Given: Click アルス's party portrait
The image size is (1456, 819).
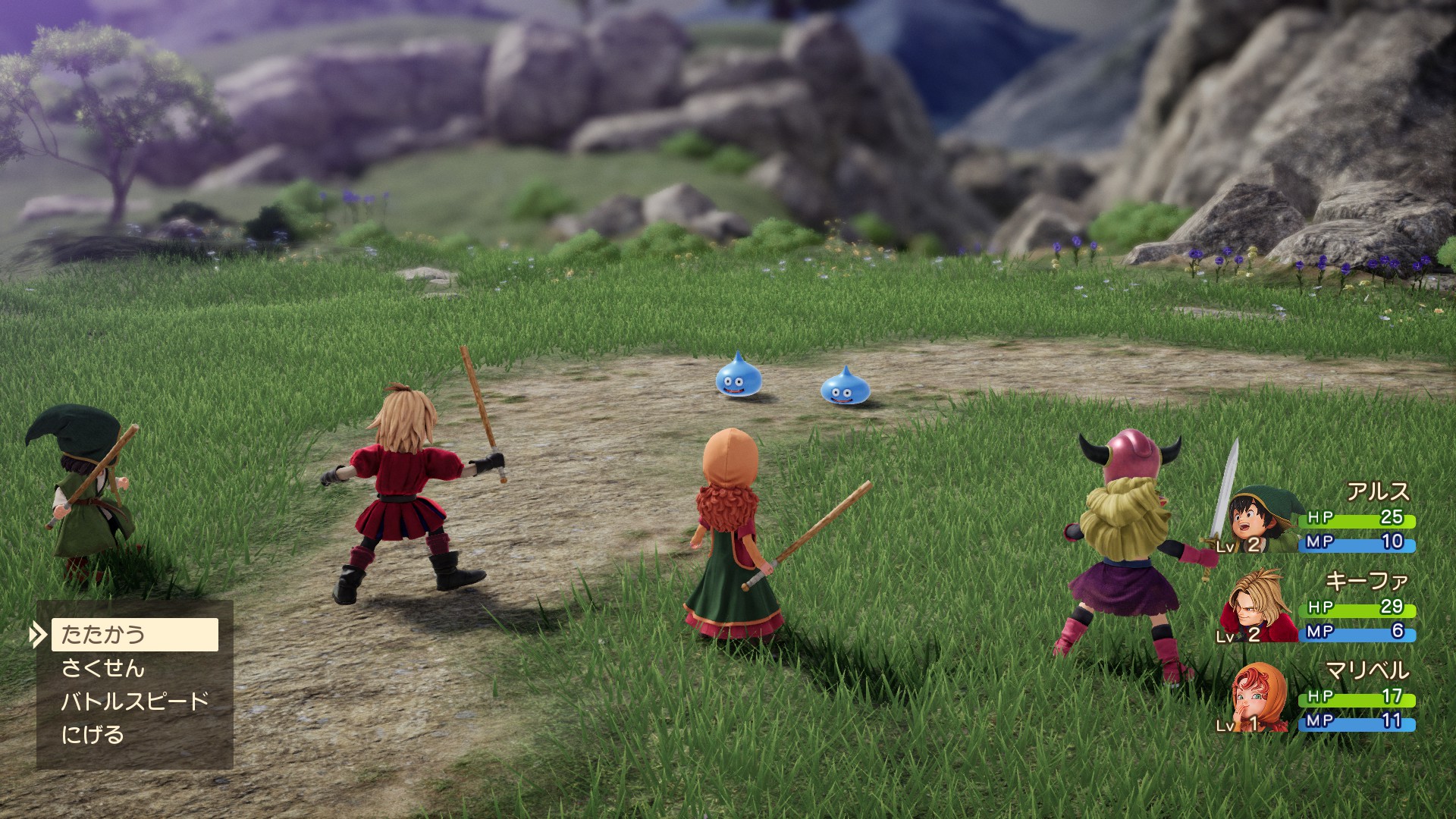Looking at the screenshot, I should coord(1260,521).
